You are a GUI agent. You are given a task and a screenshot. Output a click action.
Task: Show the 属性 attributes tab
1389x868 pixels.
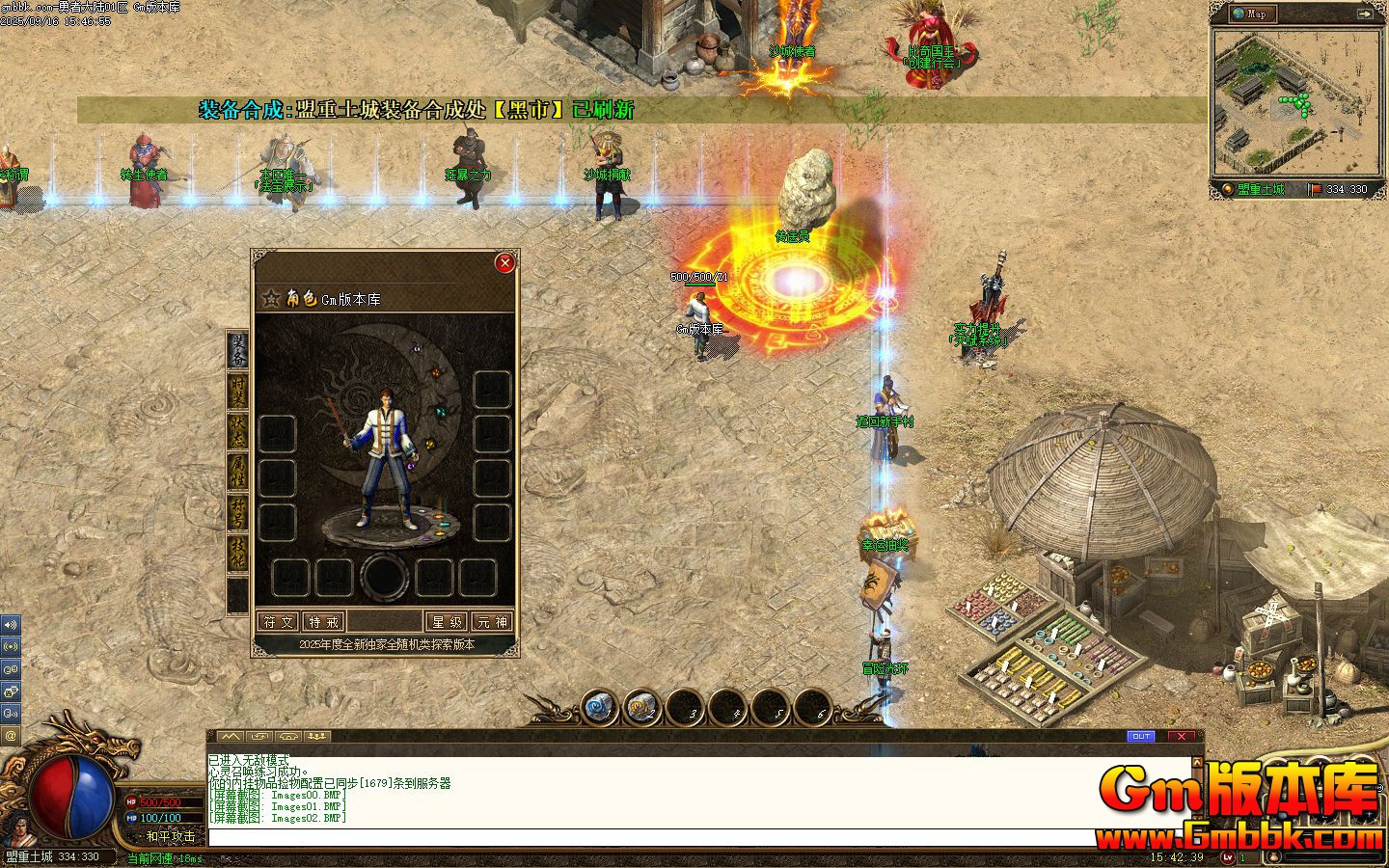tap(237, 475)
